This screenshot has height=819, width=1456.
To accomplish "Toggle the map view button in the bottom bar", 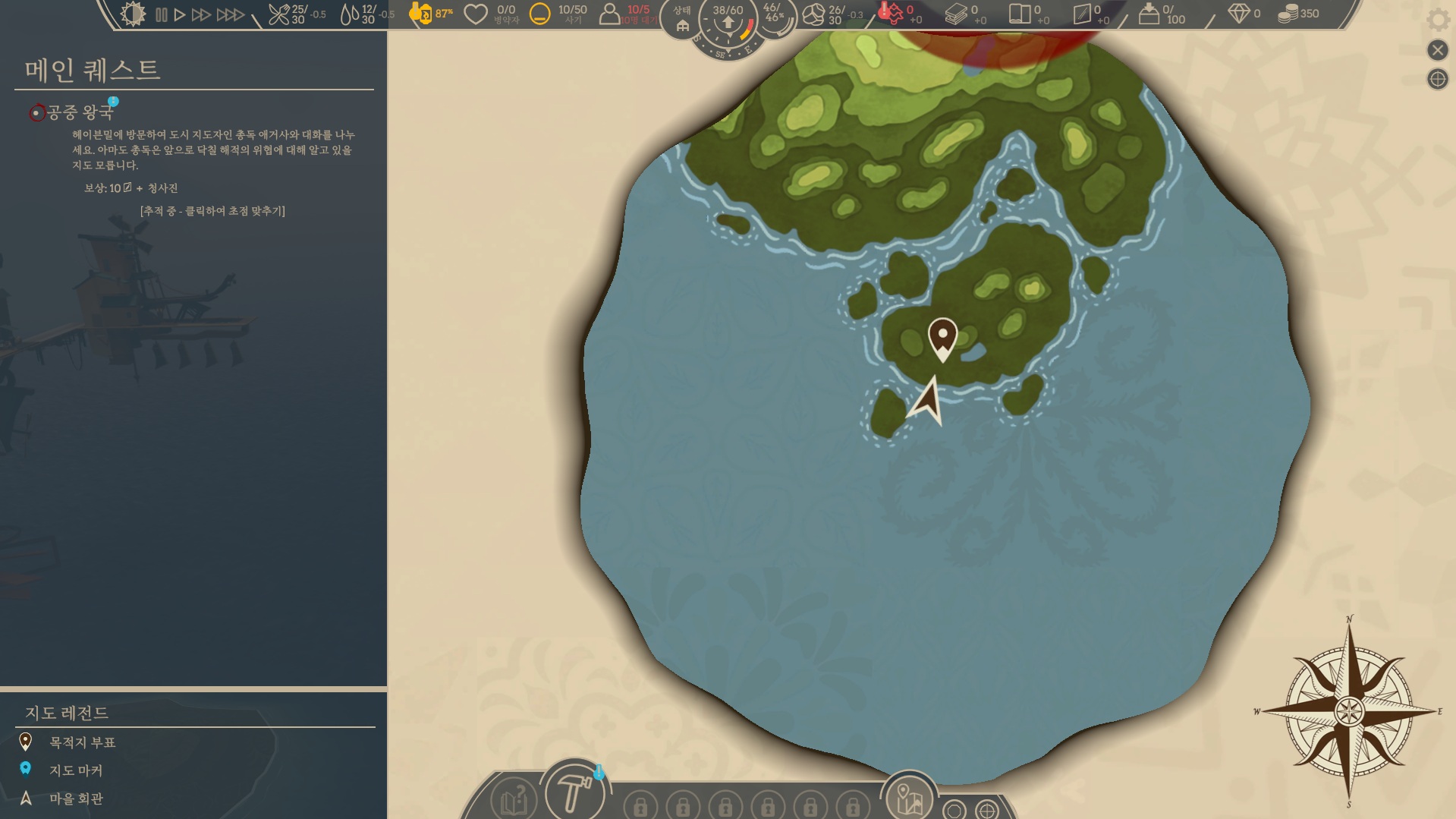I will pyautogui.click(x=908, y=798).
